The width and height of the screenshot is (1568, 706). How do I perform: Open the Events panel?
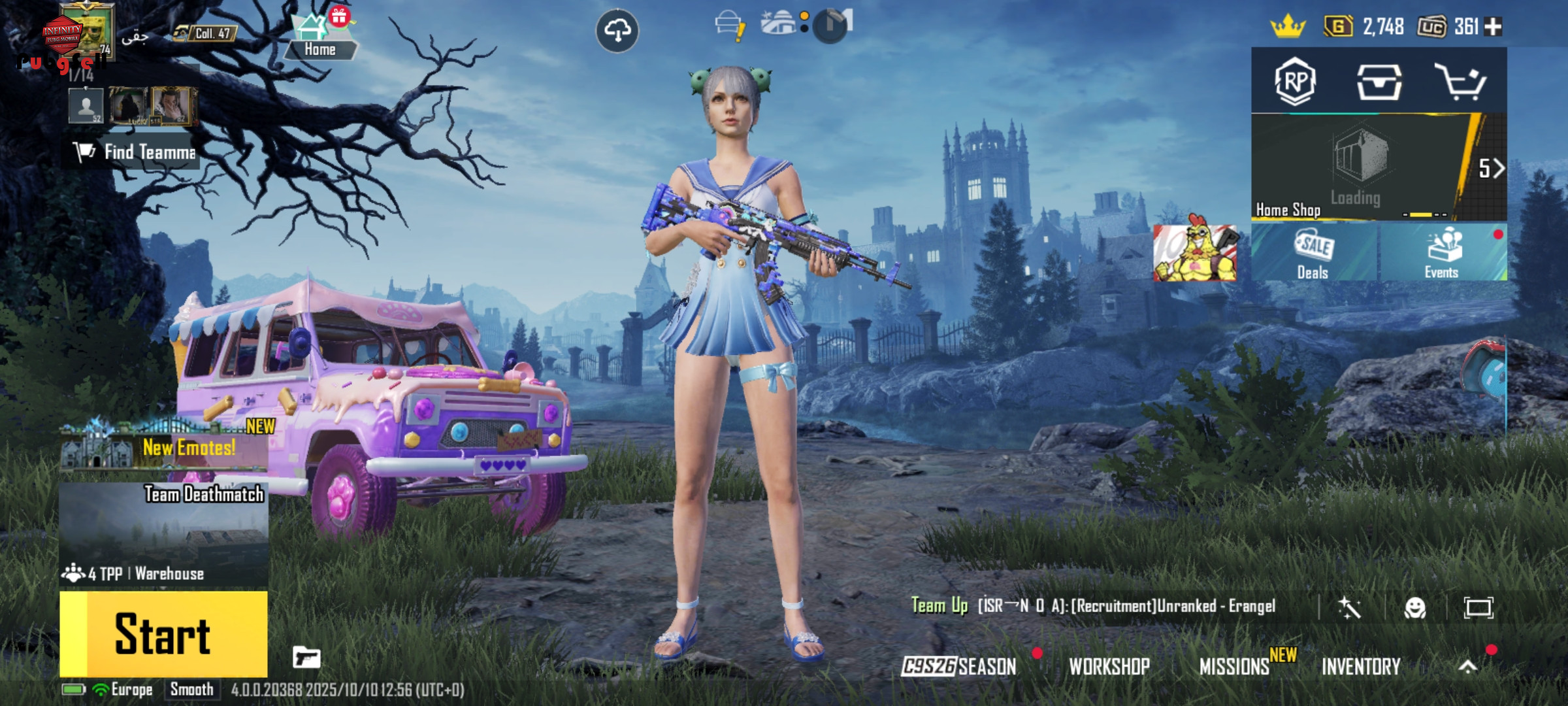pyautogui.click(x=1443, y=254)
